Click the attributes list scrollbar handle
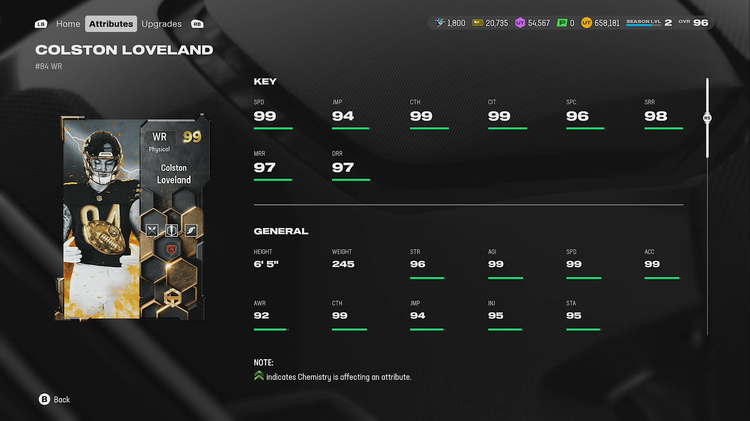 pos(707,118)
